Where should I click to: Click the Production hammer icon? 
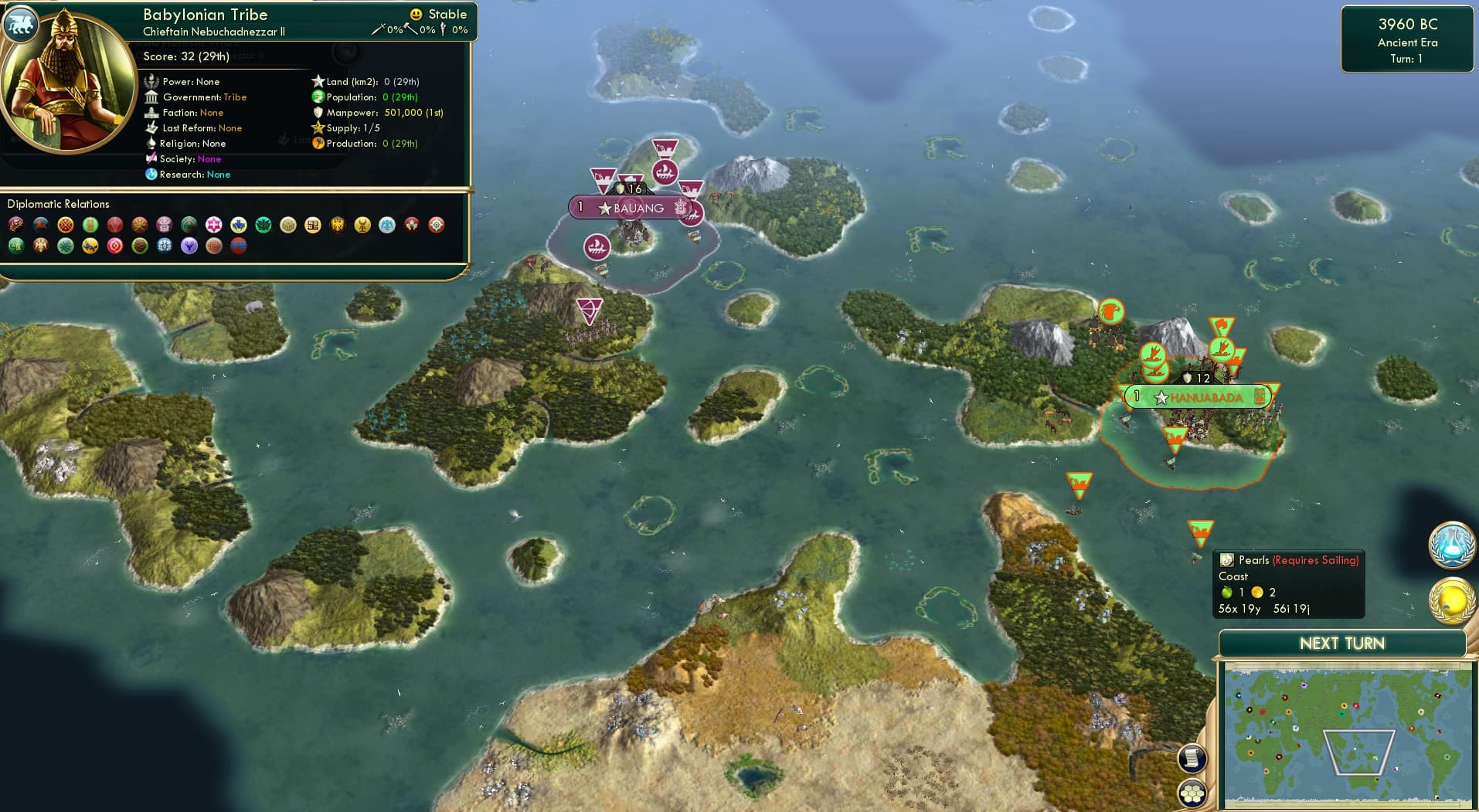[316, 143]
